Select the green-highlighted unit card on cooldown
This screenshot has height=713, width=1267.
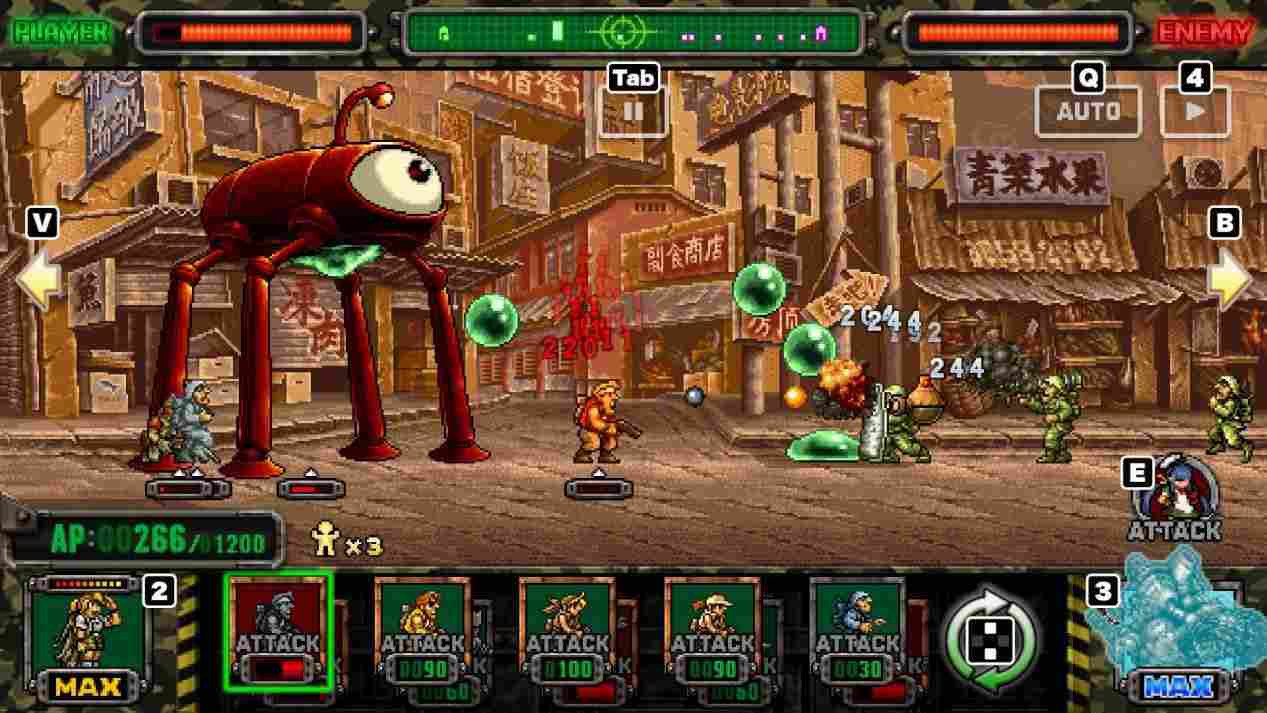coord(278,631)
